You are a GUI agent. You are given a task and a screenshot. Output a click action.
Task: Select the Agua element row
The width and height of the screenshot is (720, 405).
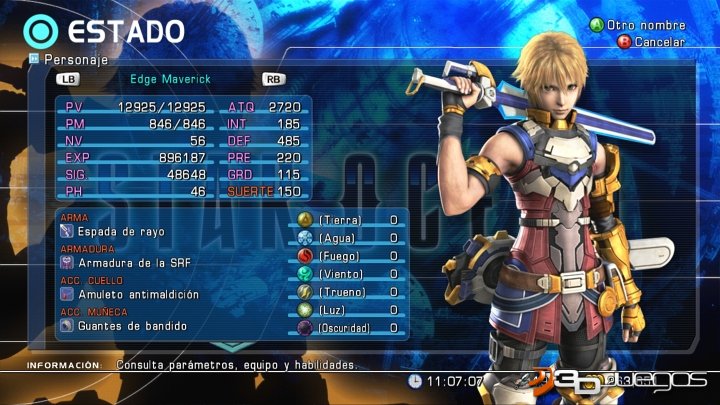(x=351, y=239)
